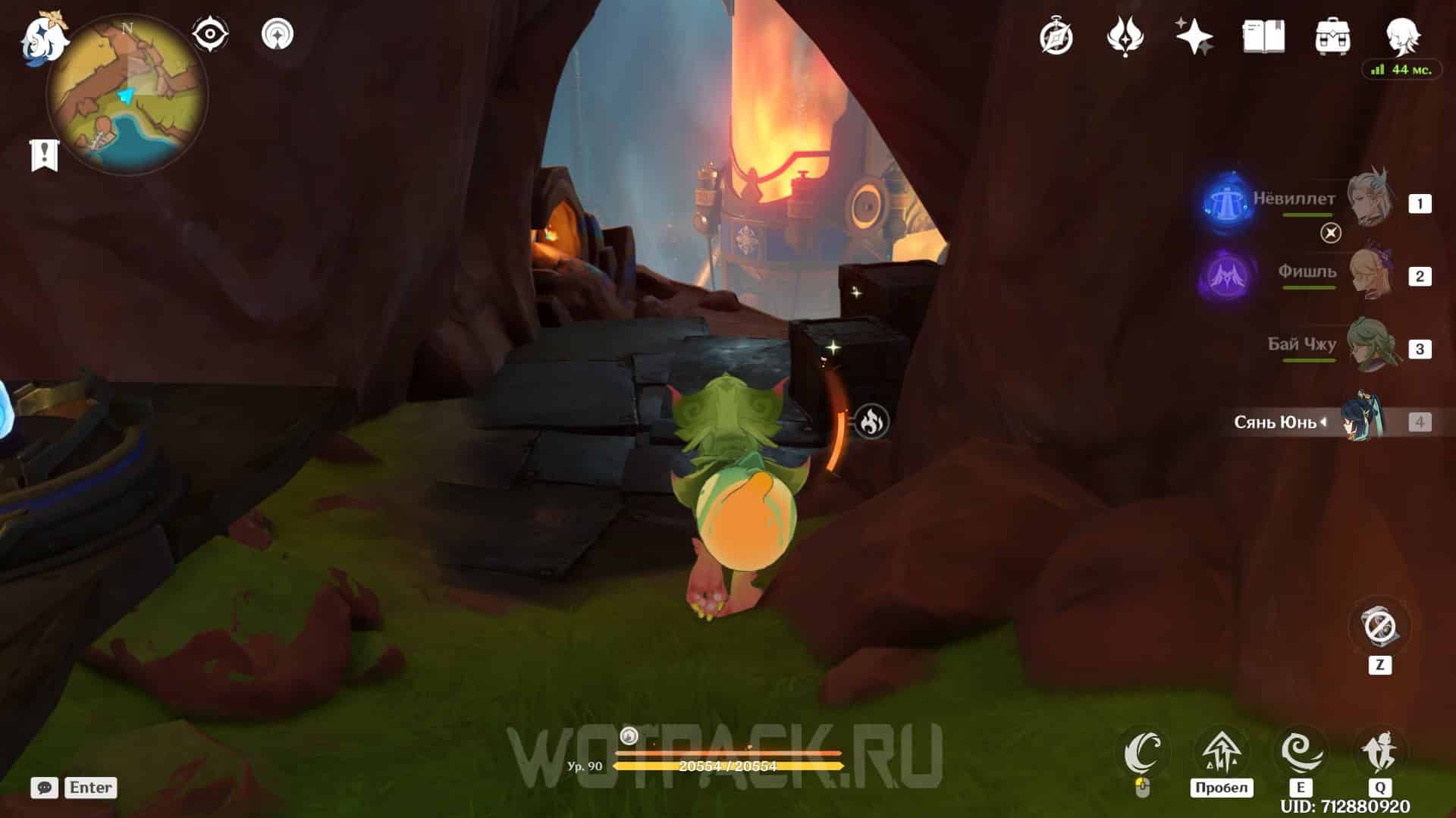Image resolution: width=1456 pixels, height=818 pixels.
Task: Open the backpack inventory
Action: click(1332, 36)
